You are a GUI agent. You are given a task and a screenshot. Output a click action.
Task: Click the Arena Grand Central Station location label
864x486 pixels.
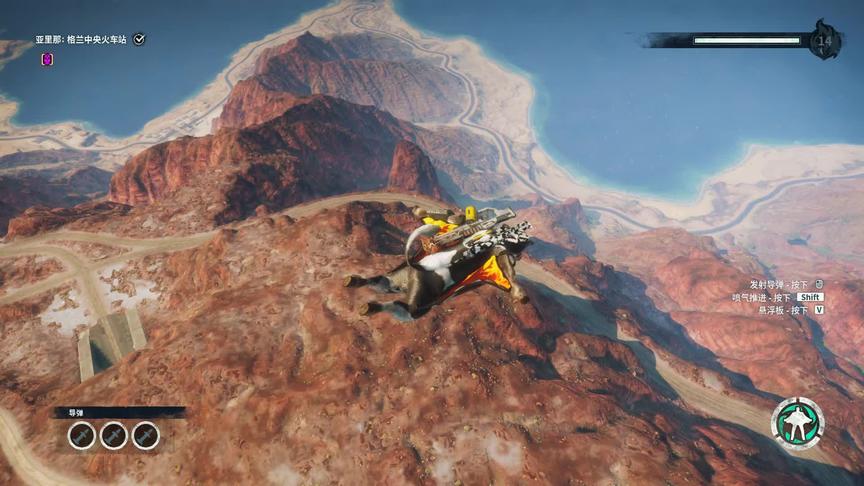point(83,39)
